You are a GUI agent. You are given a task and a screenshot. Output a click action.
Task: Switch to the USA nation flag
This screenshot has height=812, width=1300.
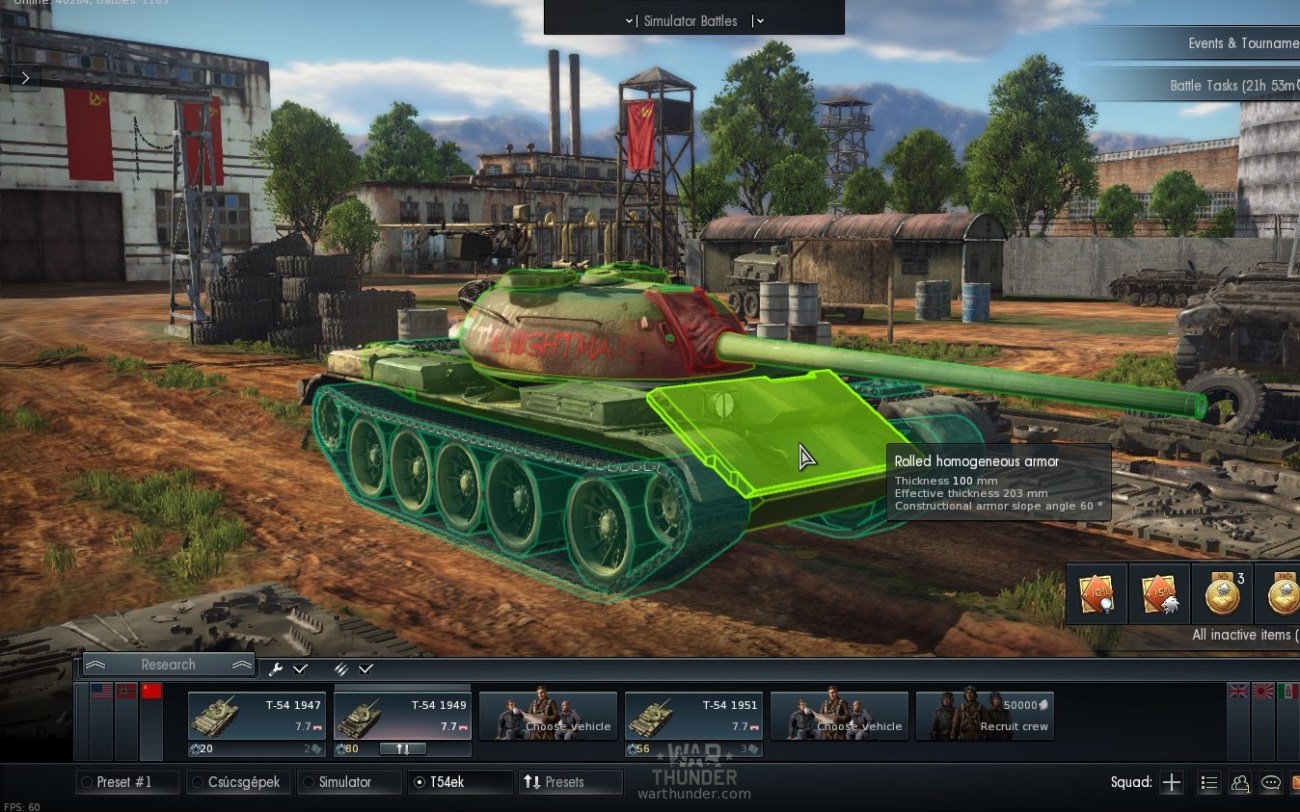point(101,691)
